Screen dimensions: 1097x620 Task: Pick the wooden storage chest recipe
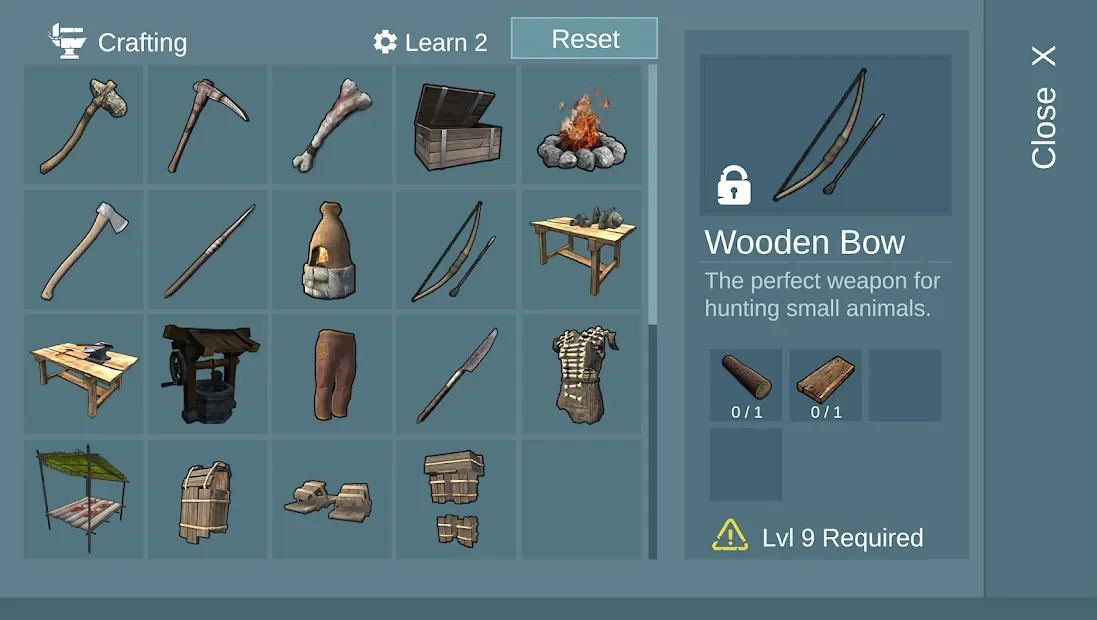(457, 125)
